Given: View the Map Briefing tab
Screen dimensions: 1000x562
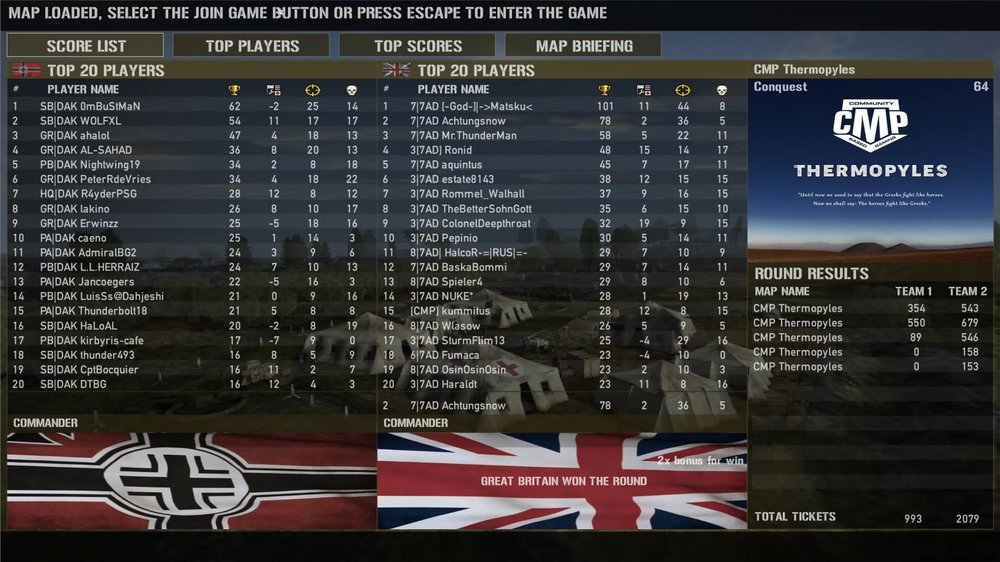Looking at the screenshot, I should coord(583,45).
